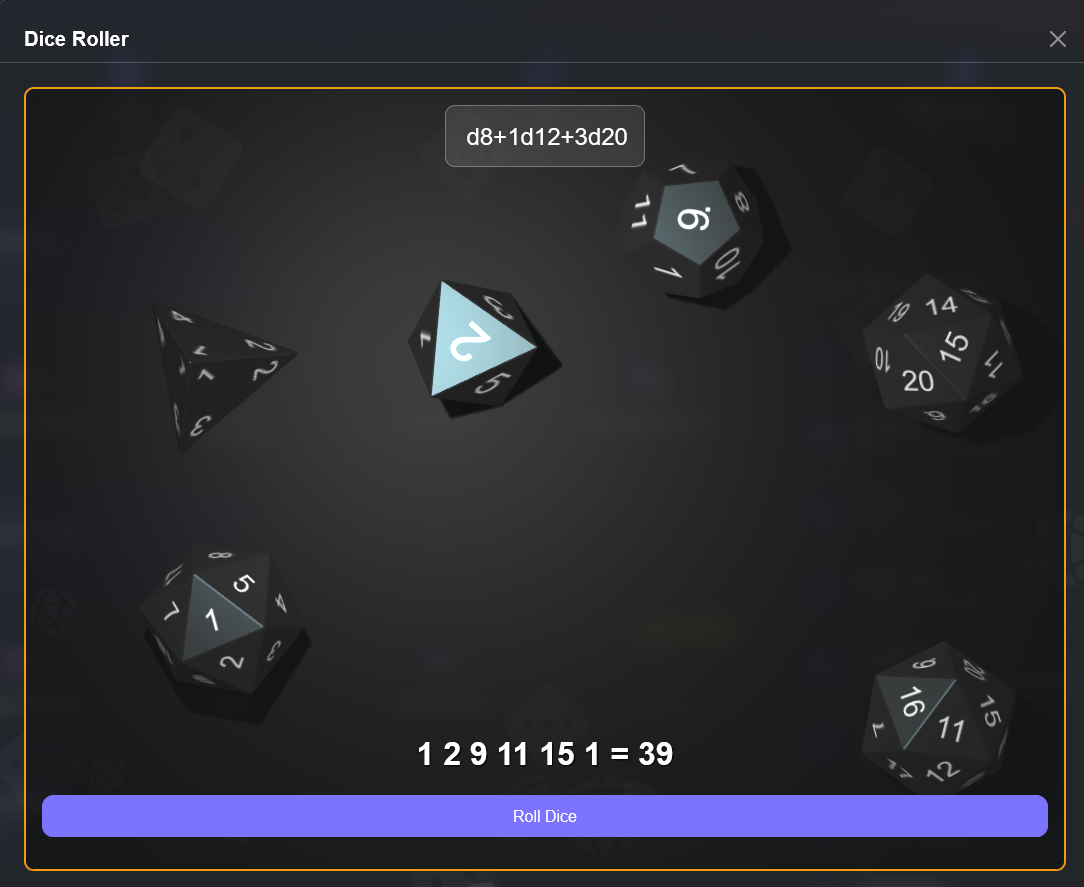Close the Dice Roller window
The image size is (1084, 887).
coord(1057,39)
